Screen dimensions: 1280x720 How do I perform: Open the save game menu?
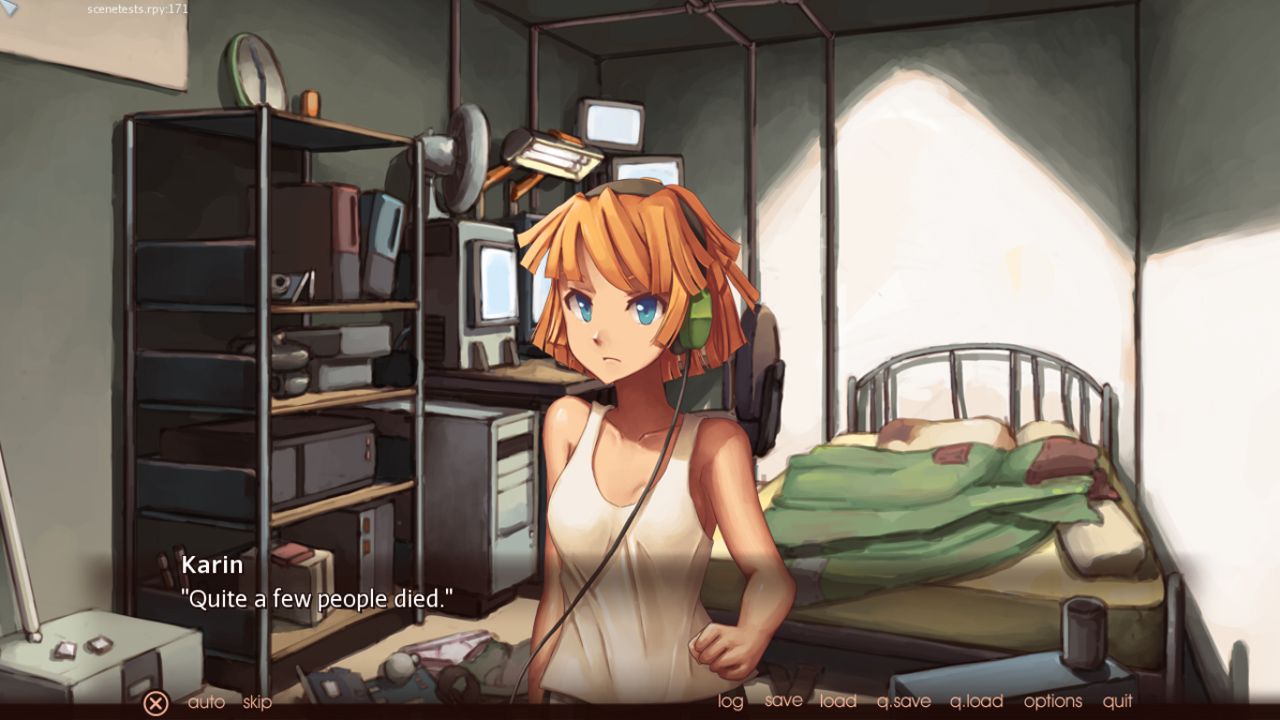783,701
